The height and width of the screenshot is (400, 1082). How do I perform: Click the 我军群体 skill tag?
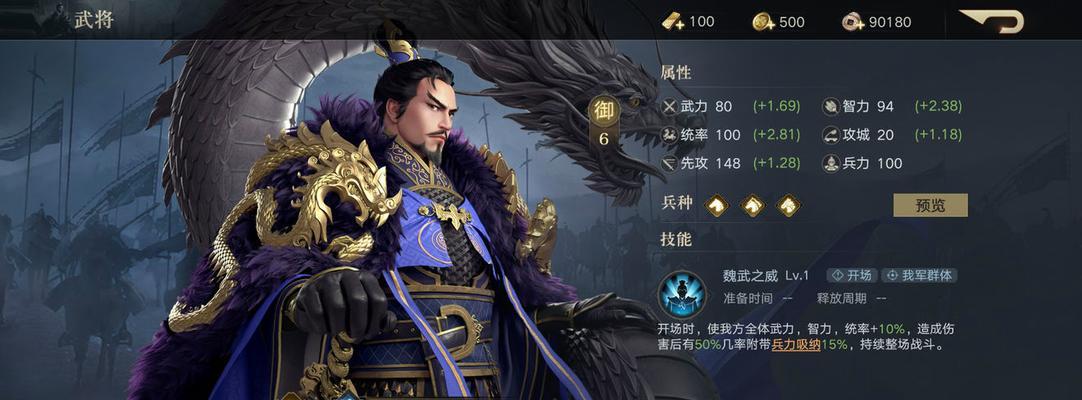(920, 275)
